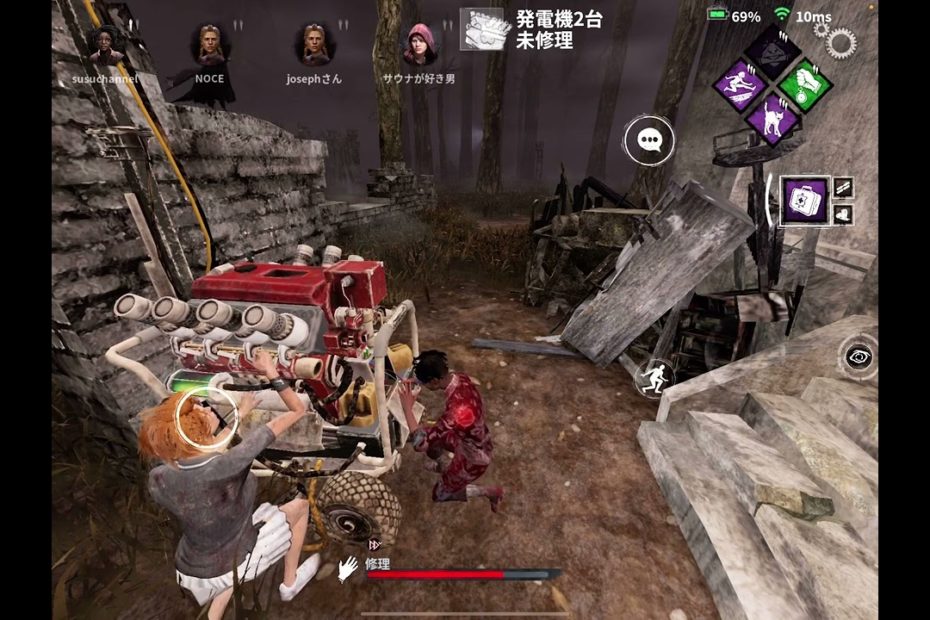930x620 pixels.
Task: Tap the repair hand action icon
Action: [348, 568]
